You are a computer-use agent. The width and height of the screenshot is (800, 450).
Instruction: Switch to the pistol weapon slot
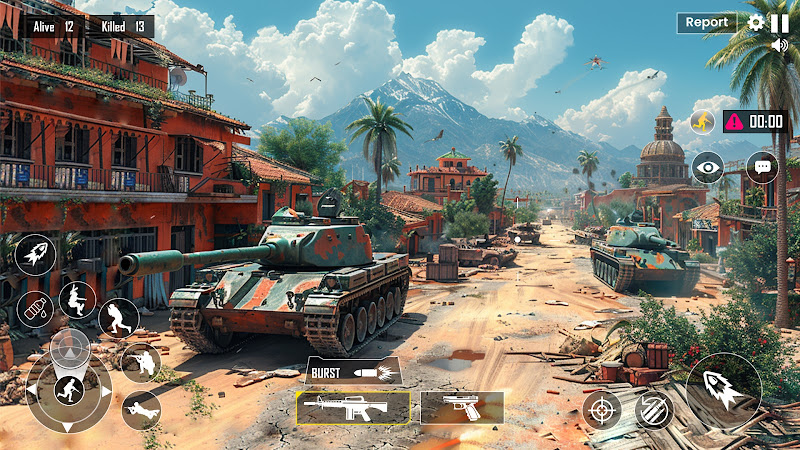(461, 407)
